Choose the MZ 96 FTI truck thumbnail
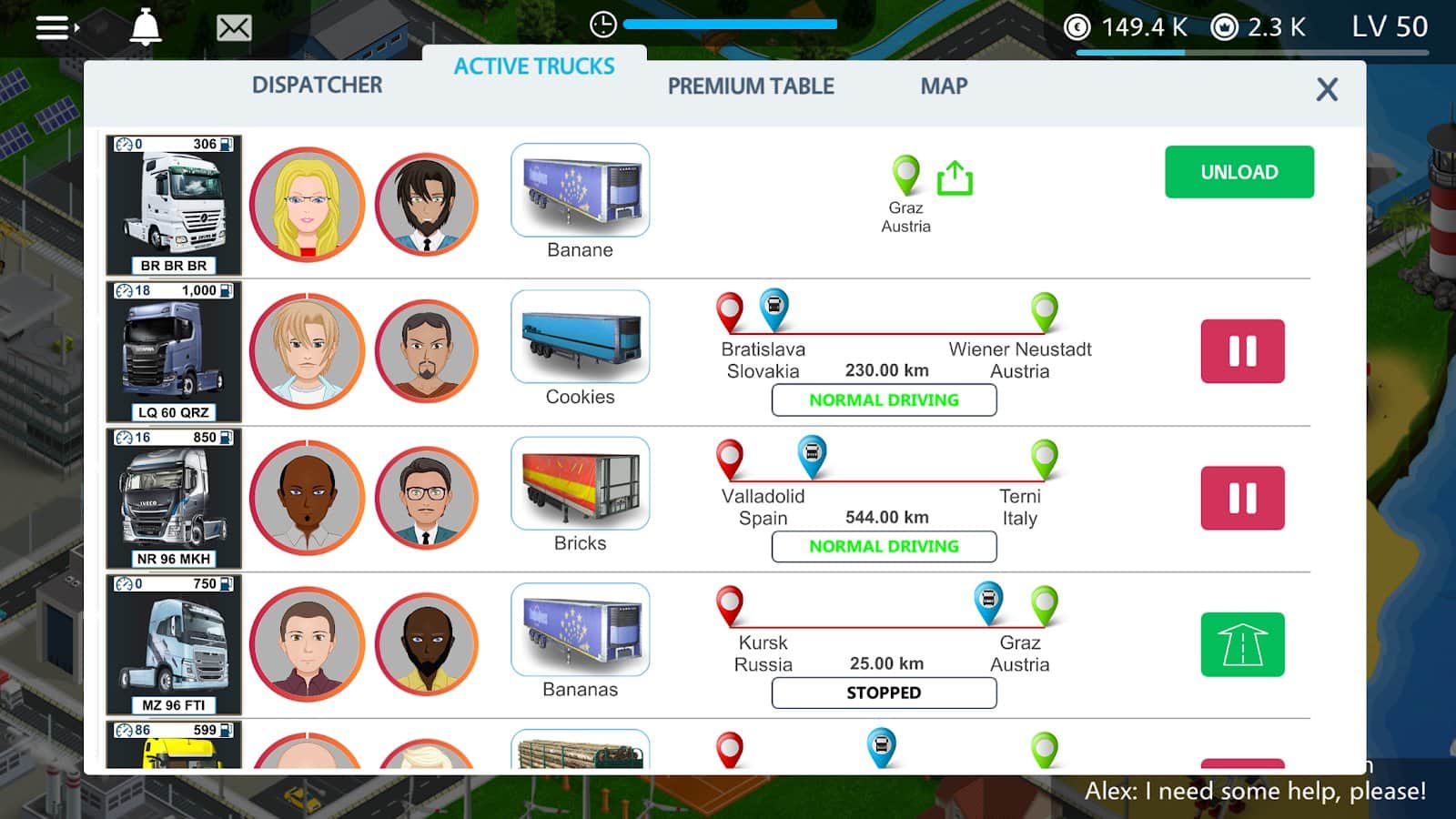 (x=174, y=644)
